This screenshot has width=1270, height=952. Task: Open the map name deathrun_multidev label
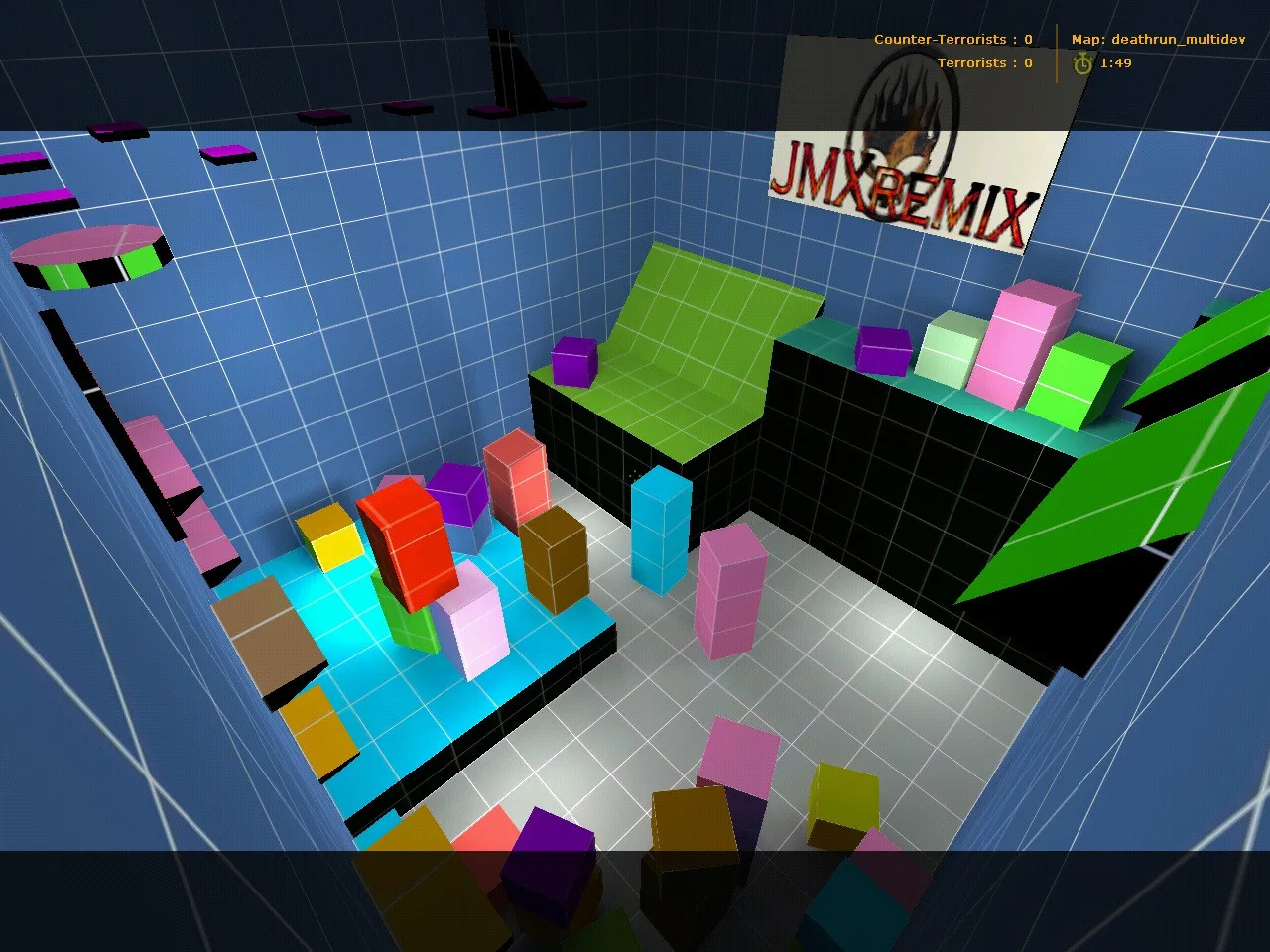(1159, 40)
